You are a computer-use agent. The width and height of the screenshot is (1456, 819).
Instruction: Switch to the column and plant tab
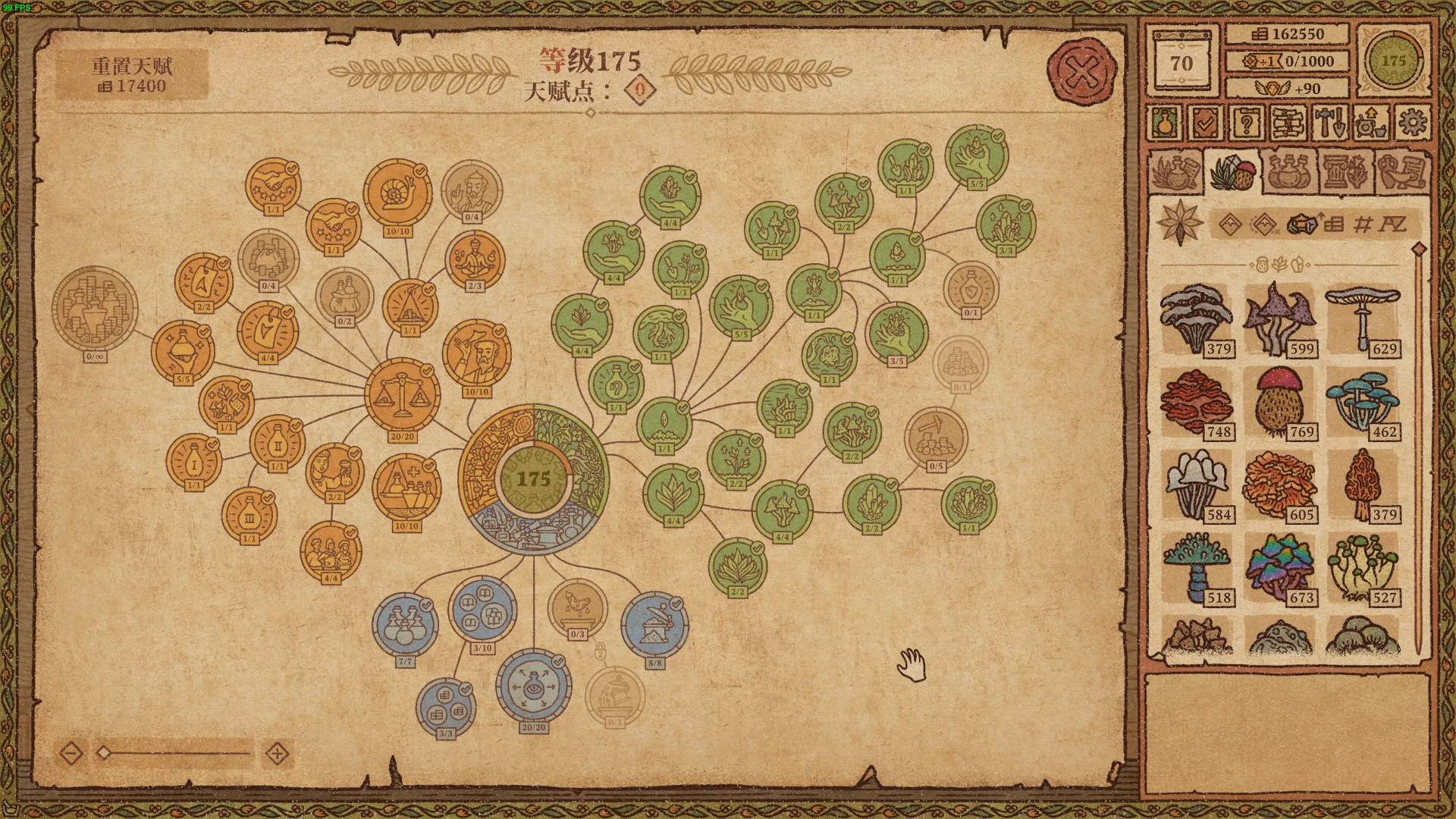(1345, 171)
